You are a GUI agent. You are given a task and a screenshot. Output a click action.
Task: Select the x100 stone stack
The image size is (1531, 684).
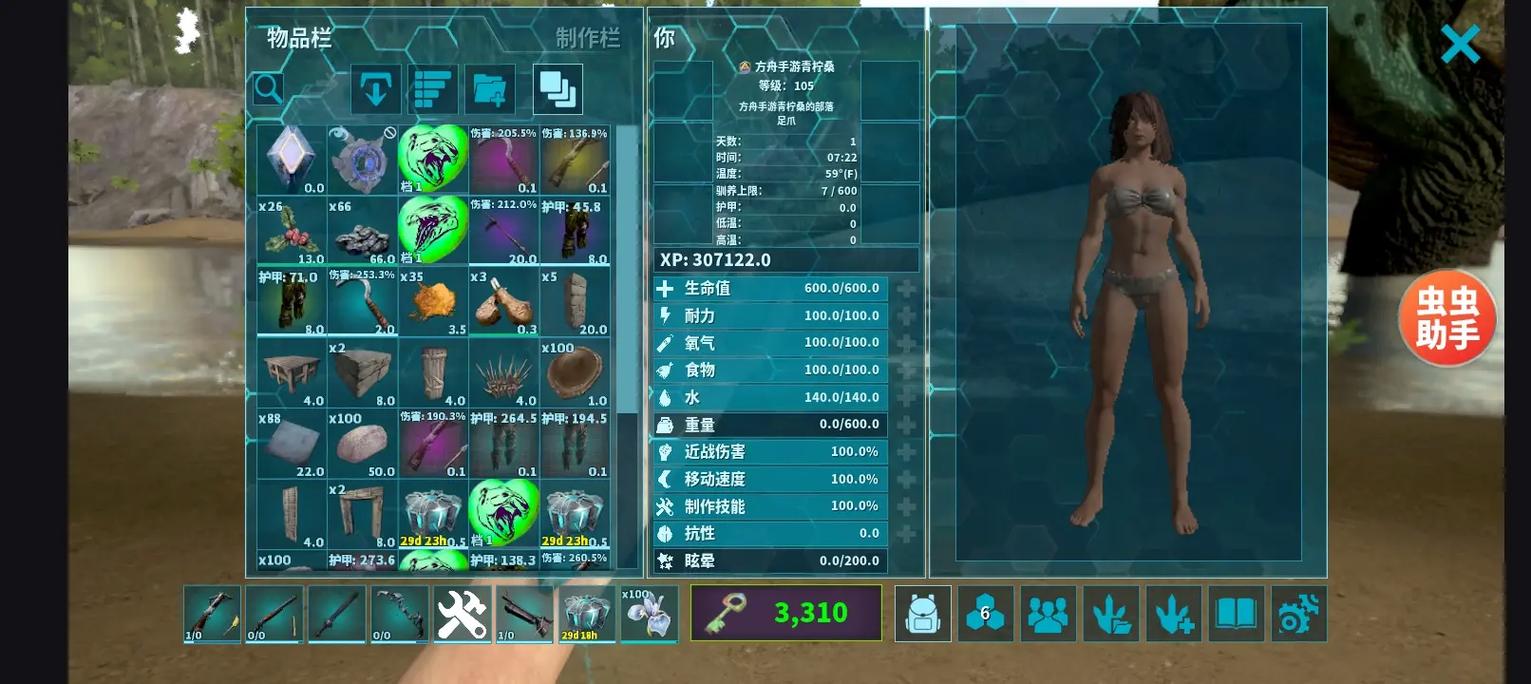362,444
